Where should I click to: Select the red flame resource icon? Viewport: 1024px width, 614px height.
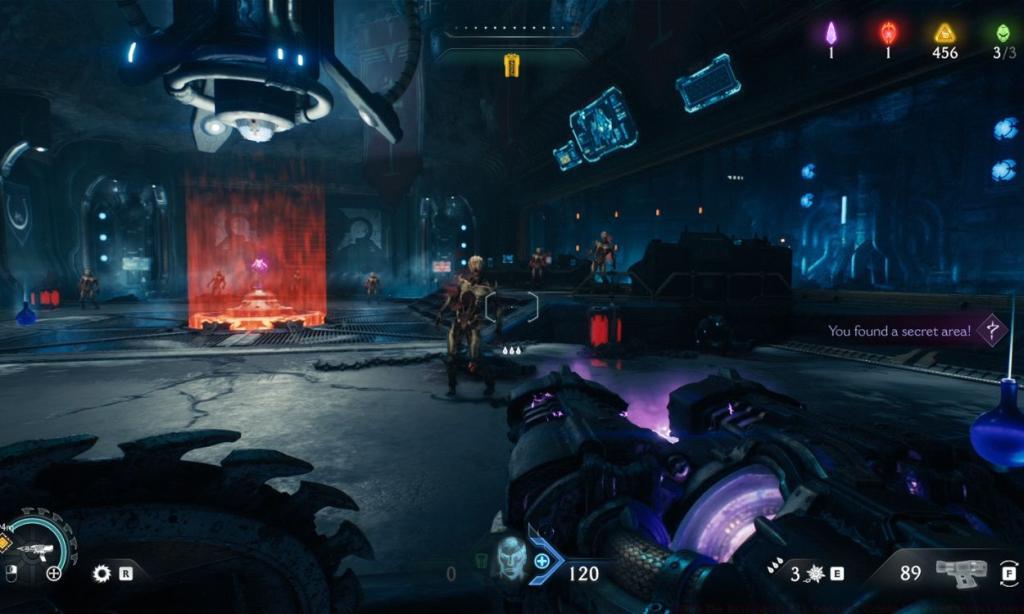tap(888, 33)
